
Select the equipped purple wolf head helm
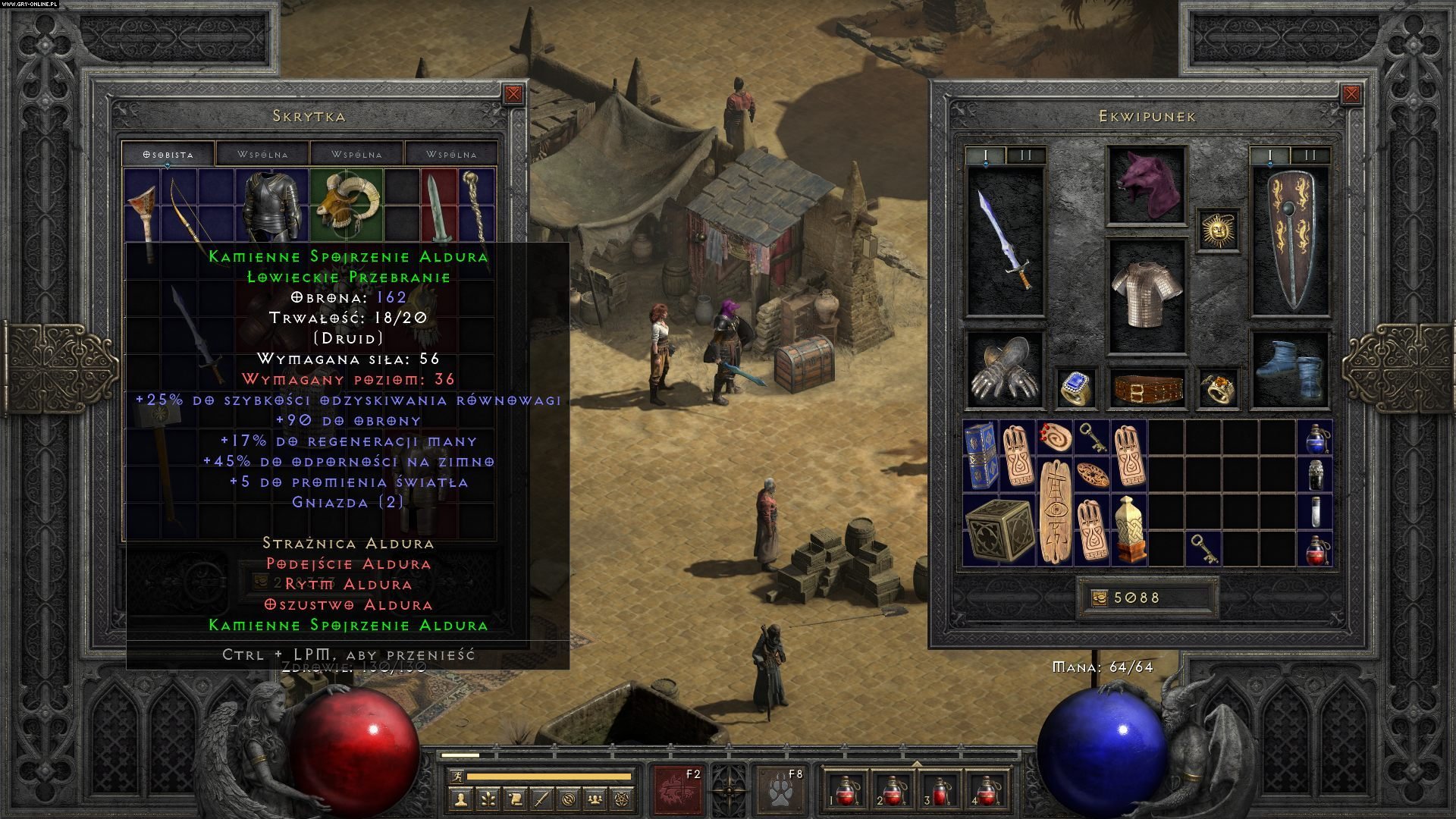[1146, 186]
